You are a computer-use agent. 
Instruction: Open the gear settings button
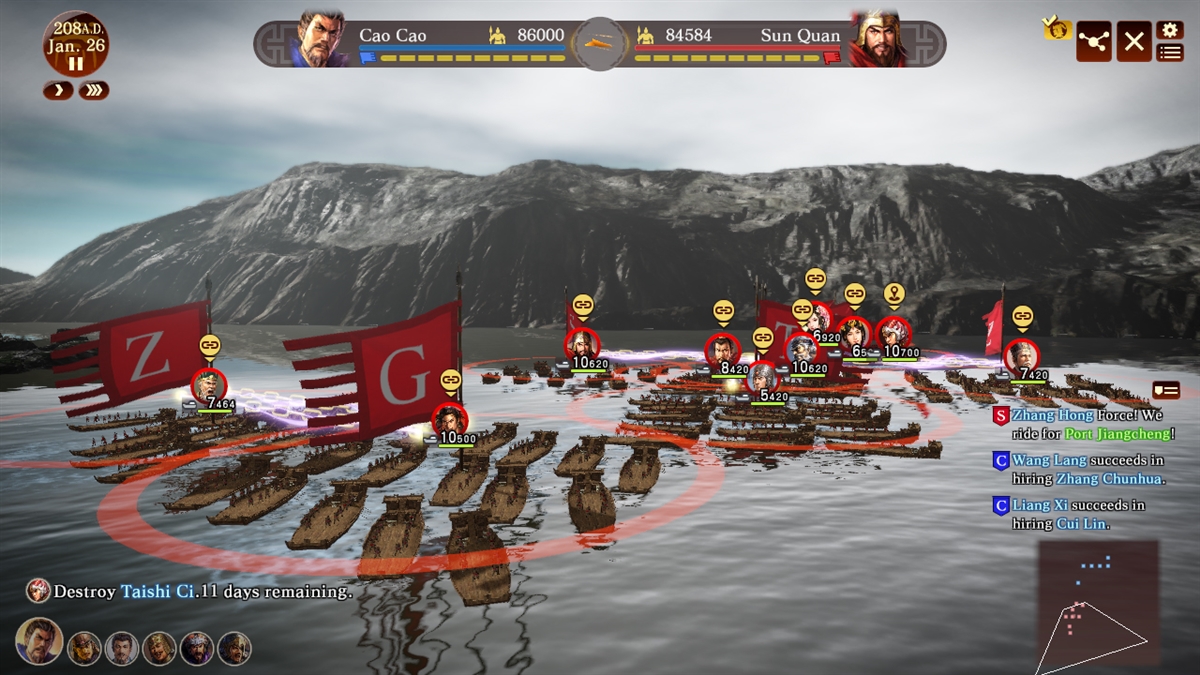(1169, 30)
